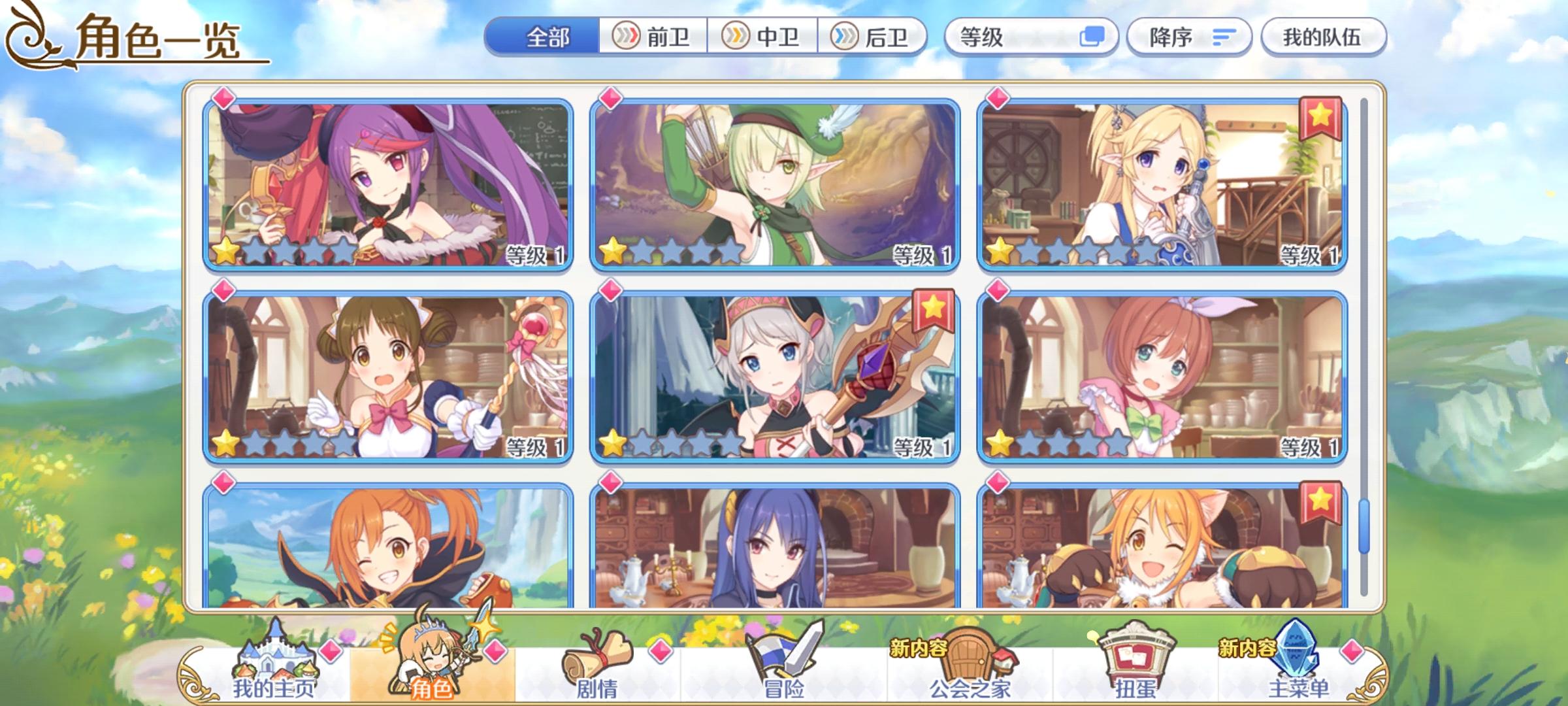This screenshot has height=706, width=1568.
Task: Expand the 前卫 frontline filter
Action: coord(653,37)
